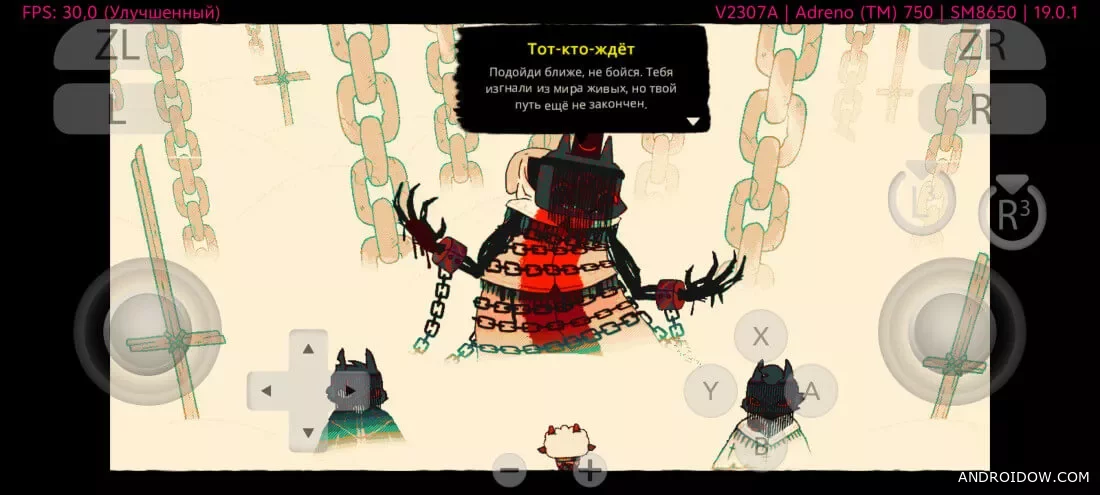This screenshot has width=1100, height=495.
Task: Tap the on-screen A face button
Action: point(811,391)
